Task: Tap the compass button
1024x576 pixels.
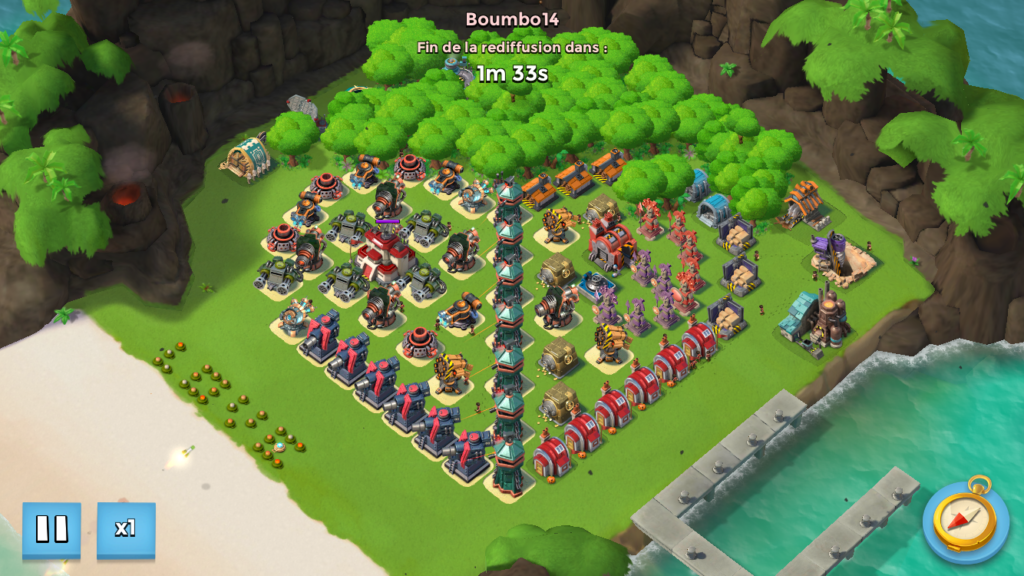Action: click(965, 521)
